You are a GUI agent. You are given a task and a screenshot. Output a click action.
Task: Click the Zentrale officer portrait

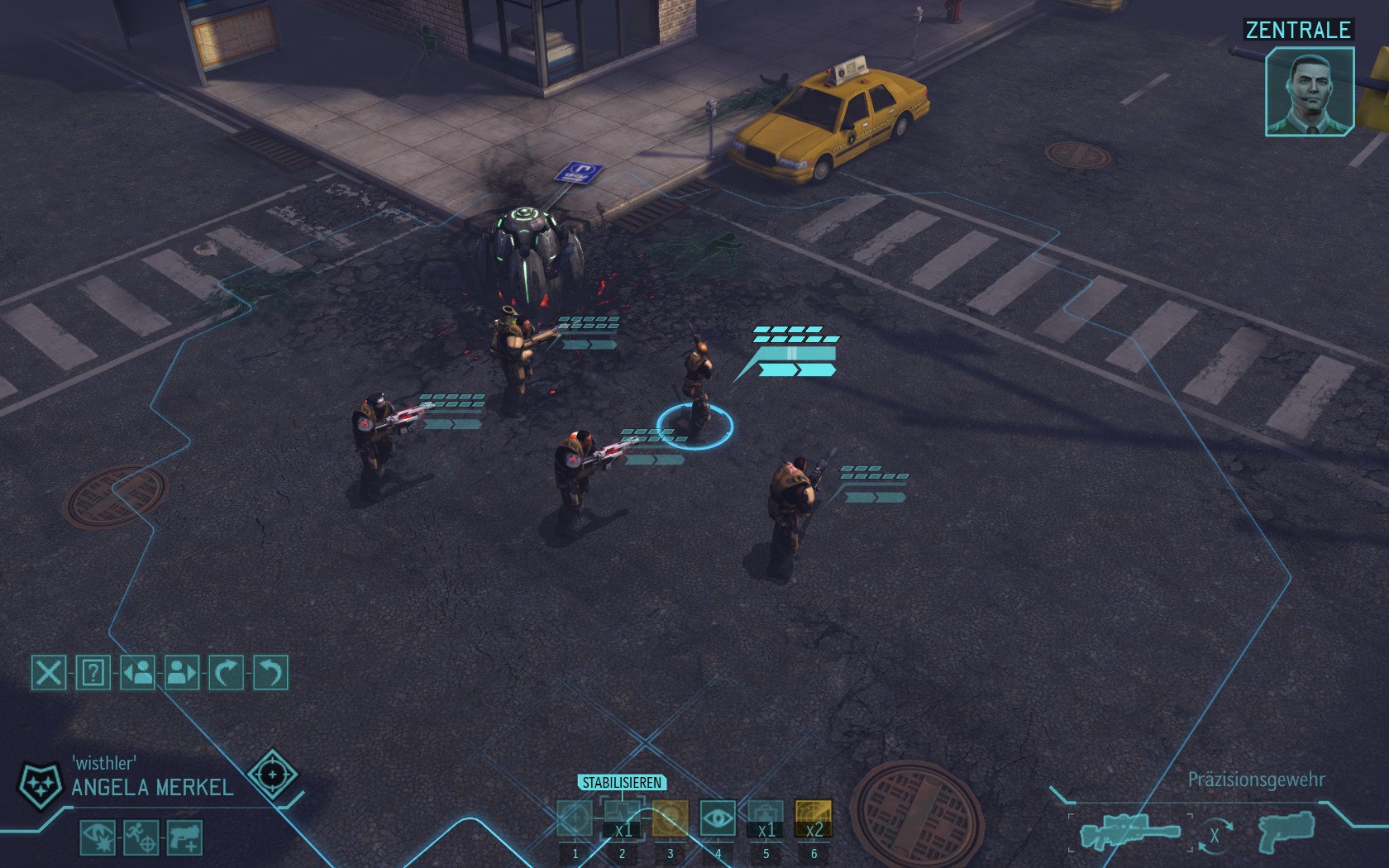pyautogui.click(x=1310, y=91)
